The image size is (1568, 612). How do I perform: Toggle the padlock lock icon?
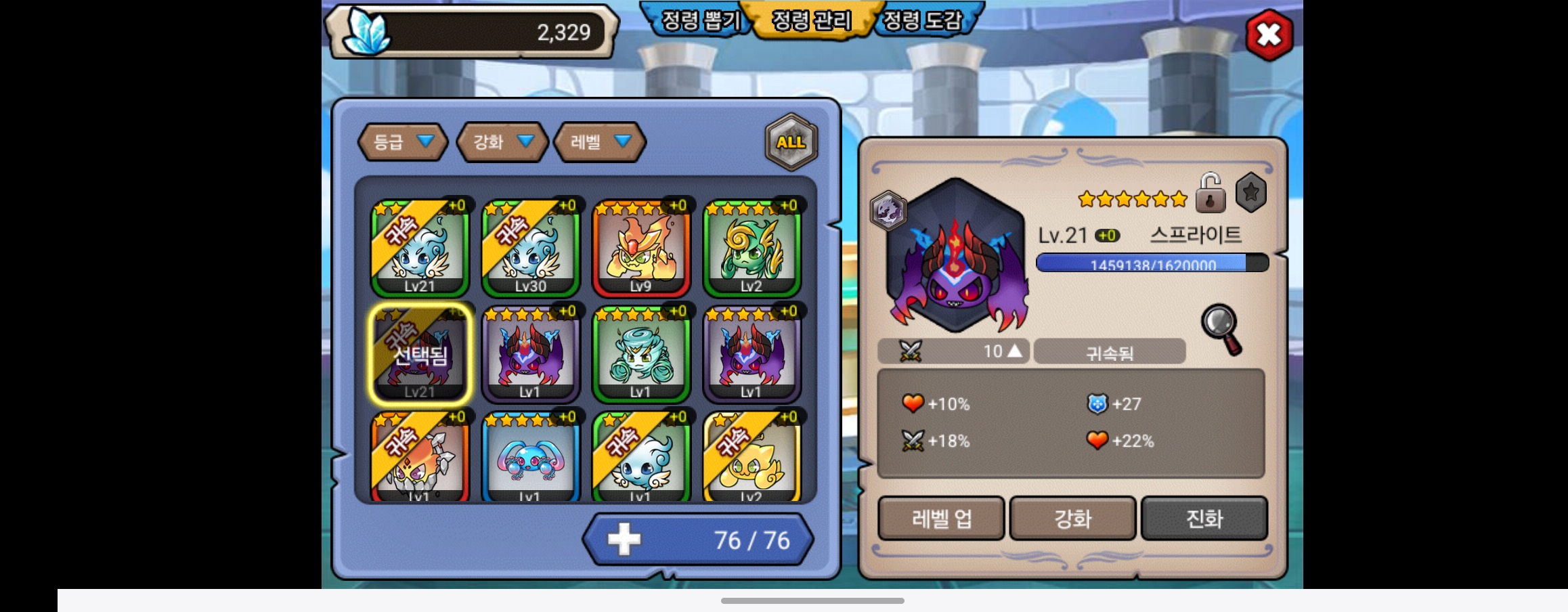click(1210, 194)
